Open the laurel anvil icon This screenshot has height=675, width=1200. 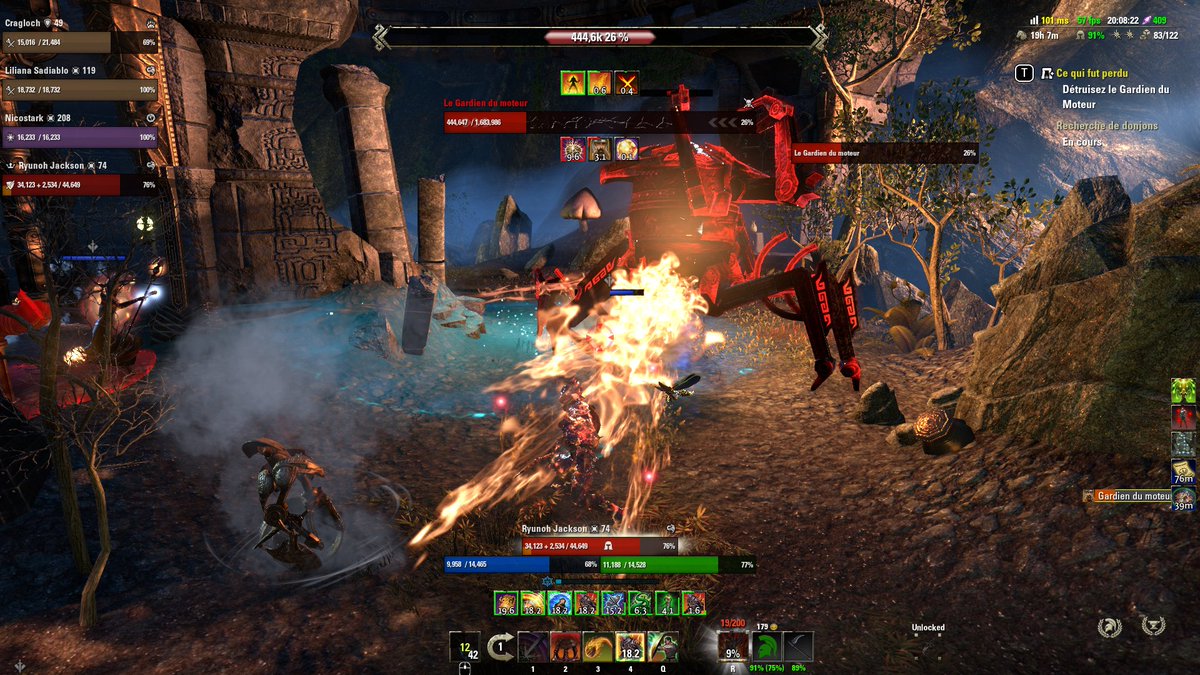tap(1153, 626)
